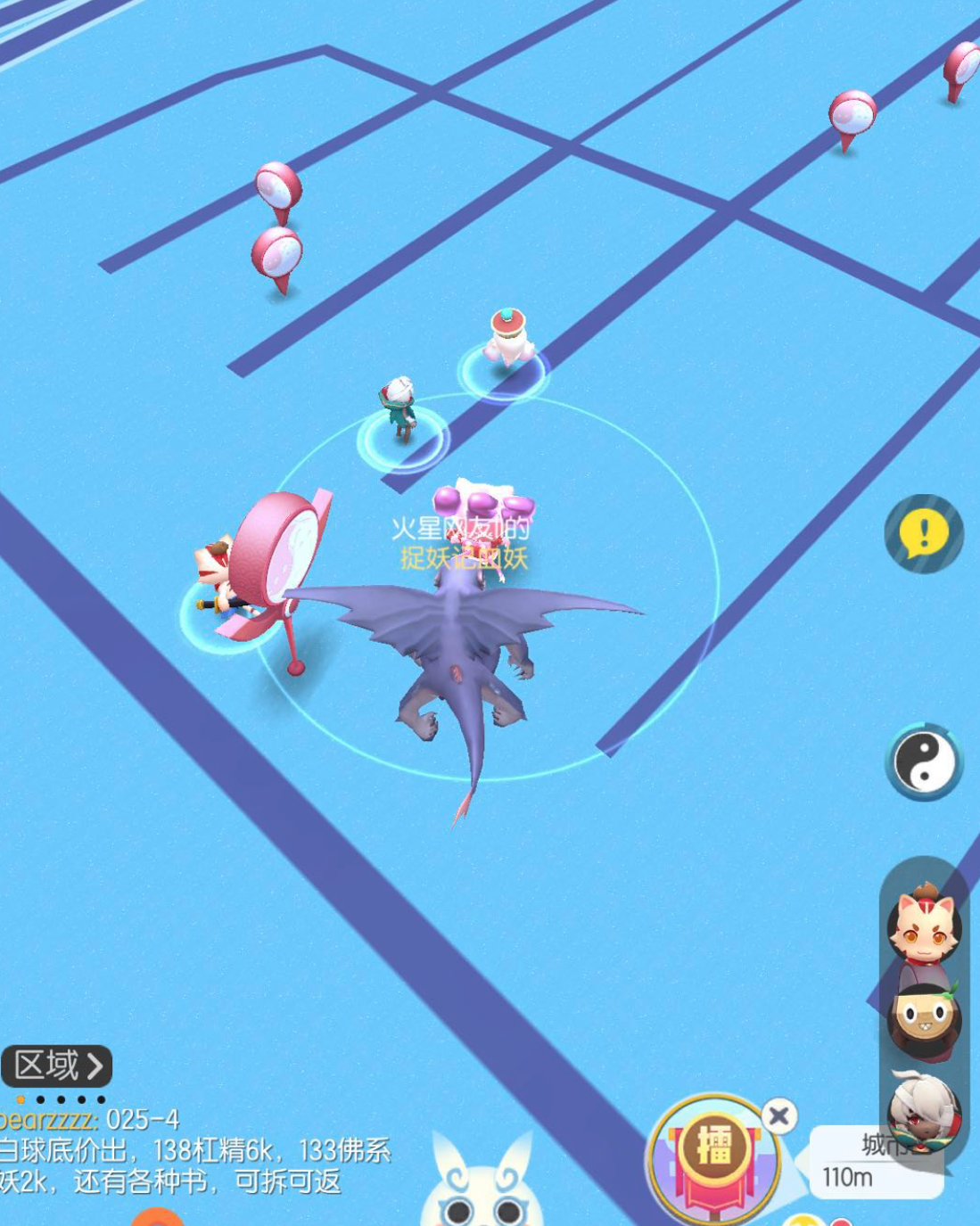Open the 区域 chat channel selector
This screenshot has width=980, height=1226.
(57, 1066)
